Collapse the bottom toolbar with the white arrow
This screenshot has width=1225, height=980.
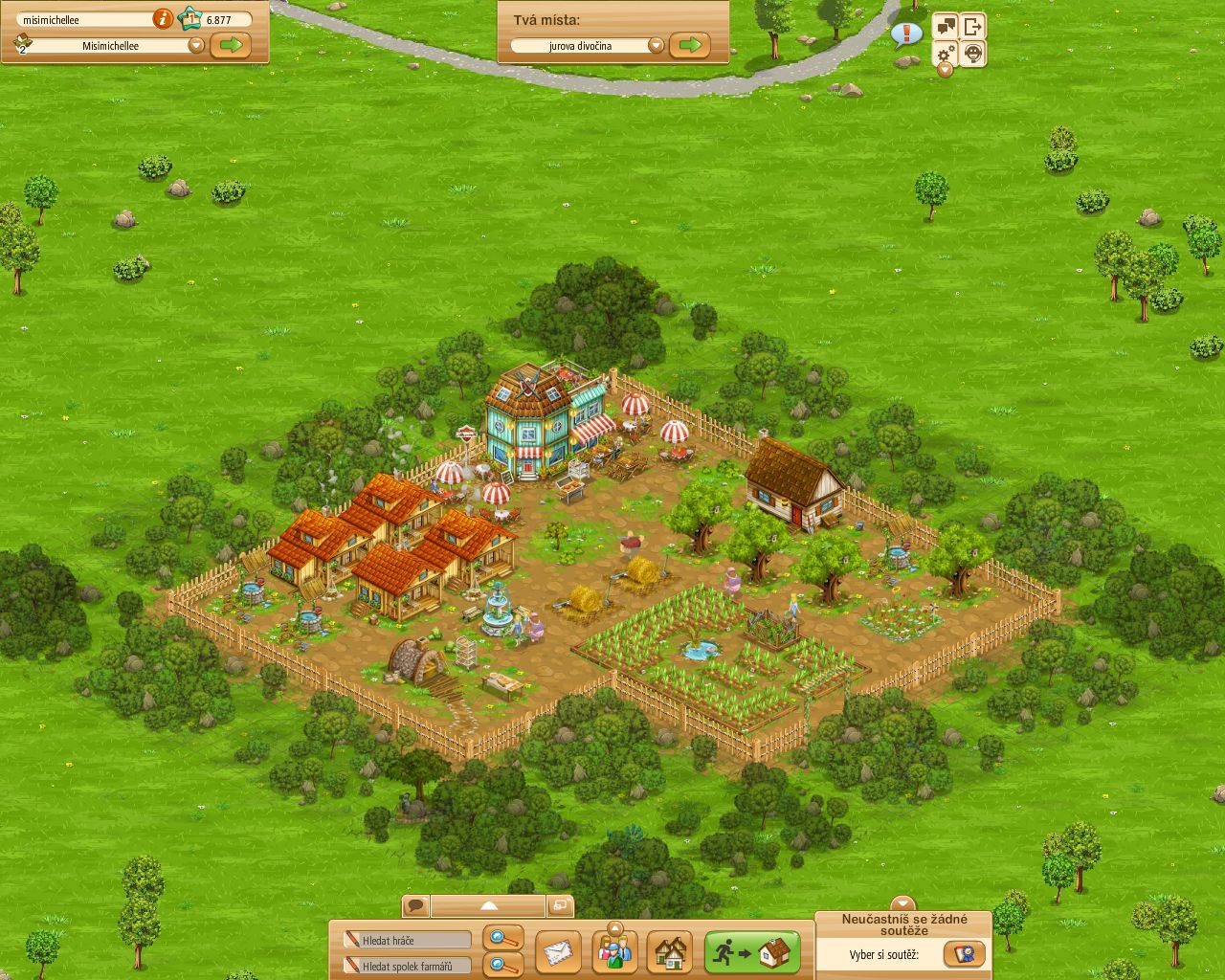(x=491, y=904)
